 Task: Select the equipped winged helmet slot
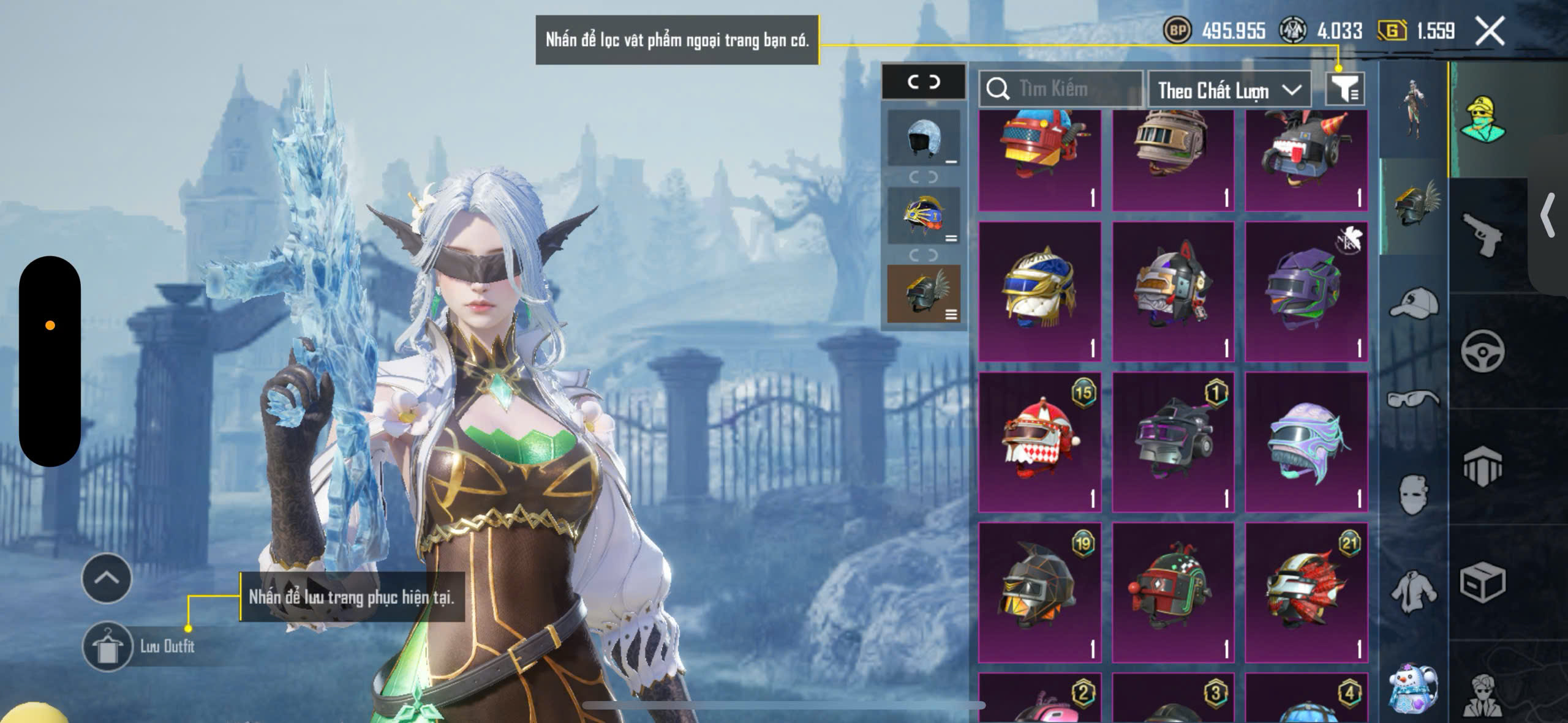coord(924,294)
